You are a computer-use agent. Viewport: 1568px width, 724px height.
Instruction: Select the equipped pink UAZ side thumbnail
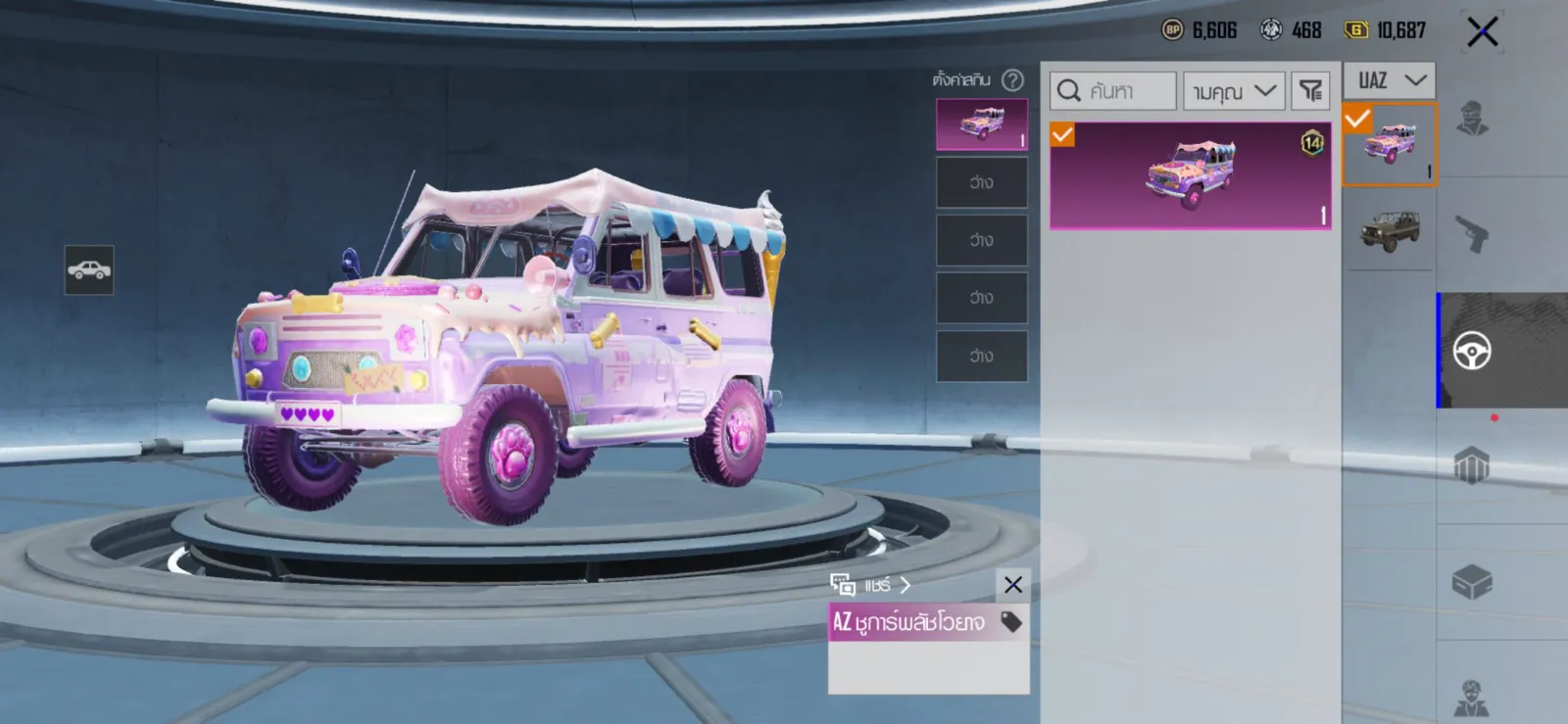coord(1390,144)
